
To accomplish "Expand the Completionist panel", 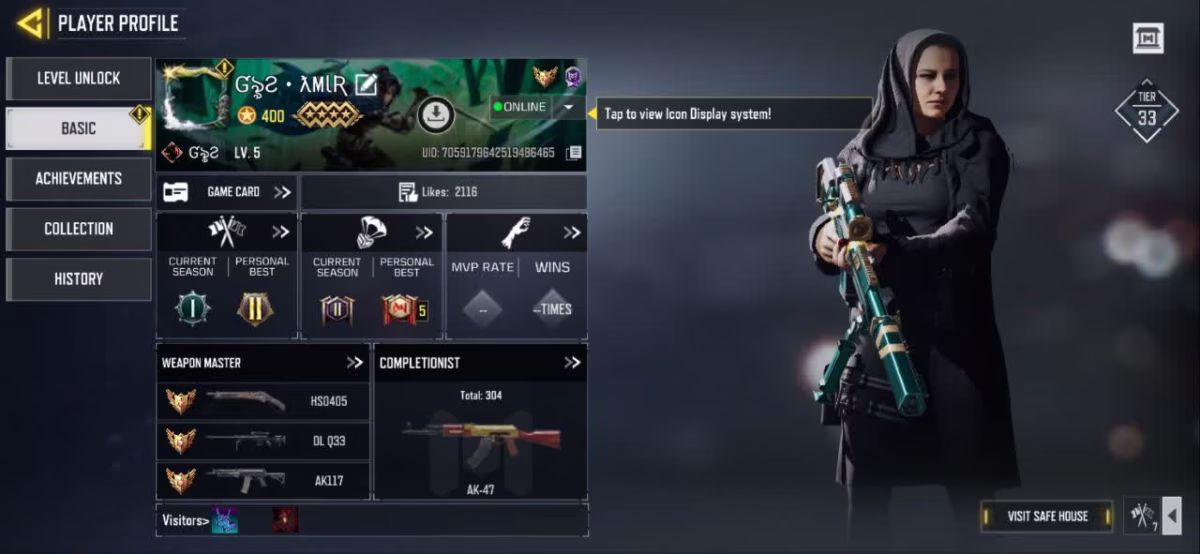I will 572,363.
